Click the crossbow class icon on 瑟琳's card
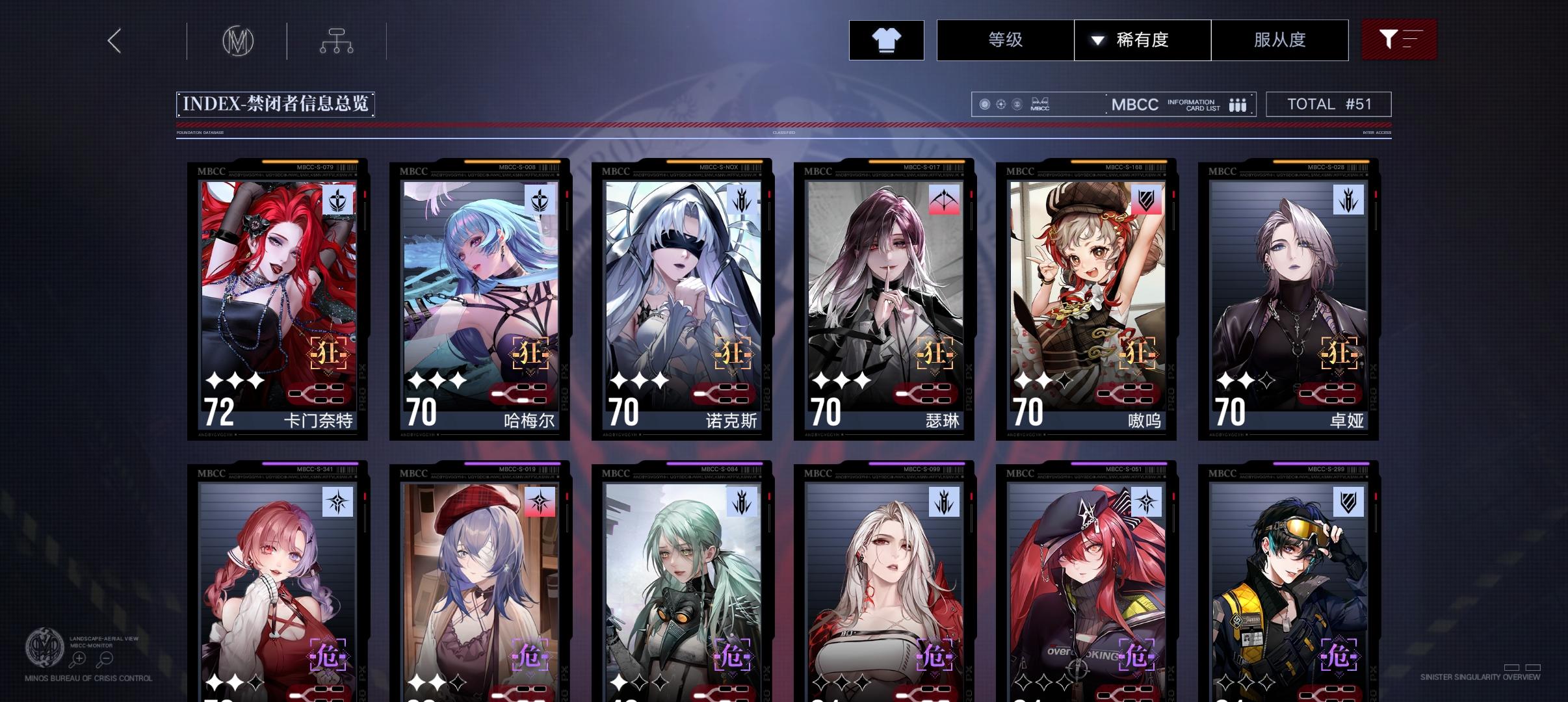Image resolution: width=1568 pixels, height=702 pixels. (x=944, y=200)
